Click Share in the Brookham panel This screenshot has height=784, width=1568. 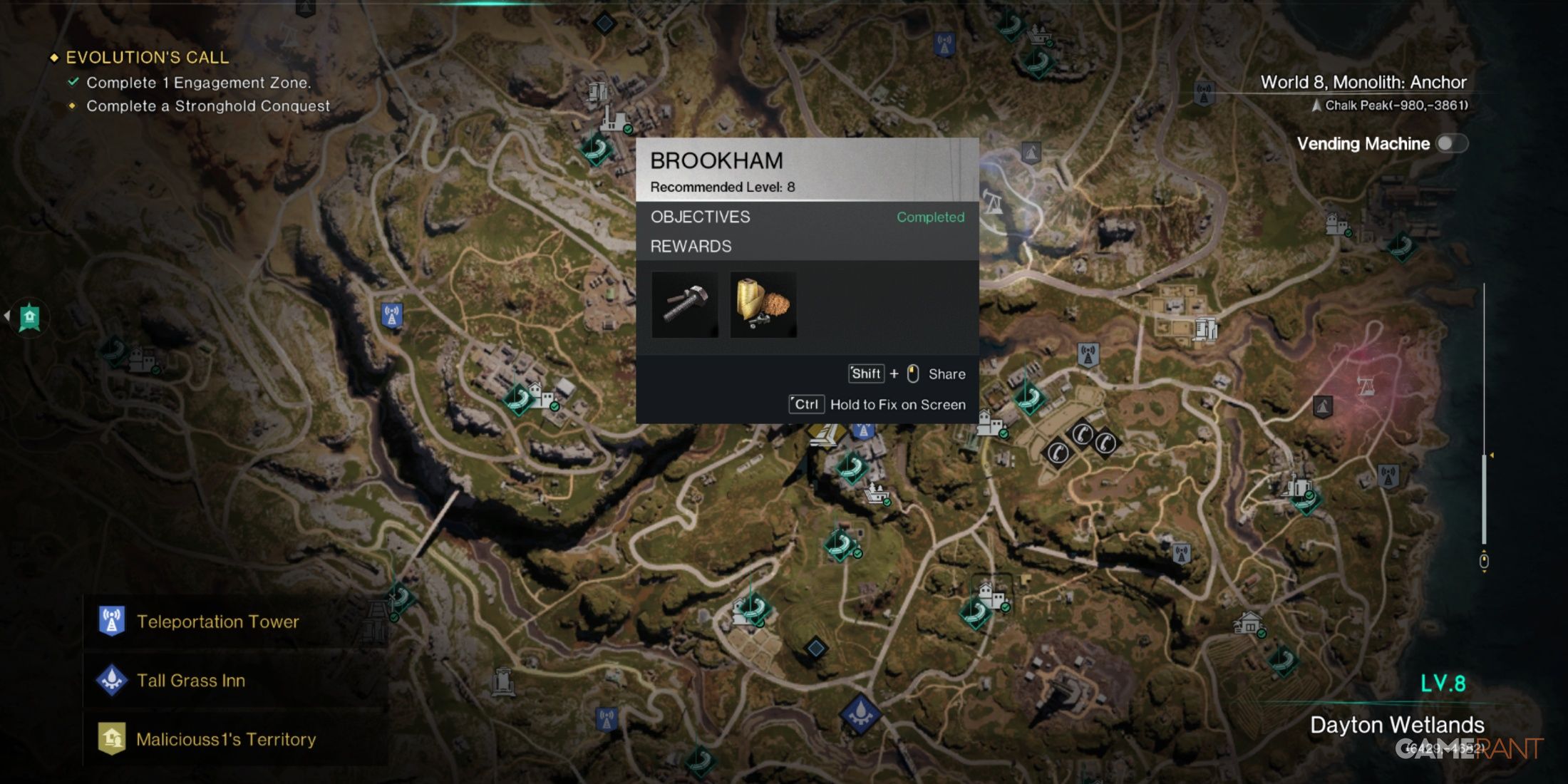point(949,373)
